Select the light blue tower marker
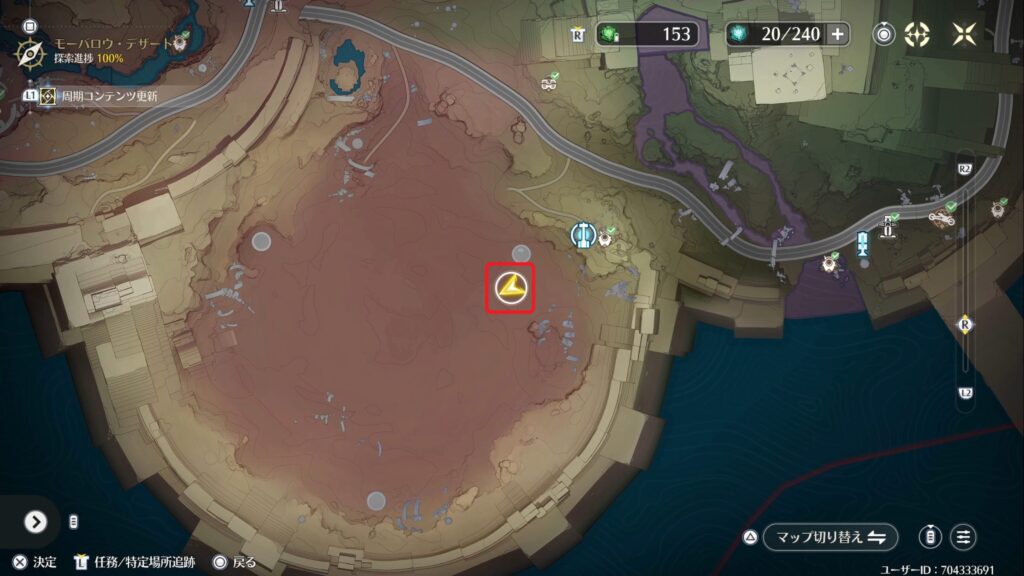The width and height of the screenshot is (1024, 576). (x=862, y=243)
